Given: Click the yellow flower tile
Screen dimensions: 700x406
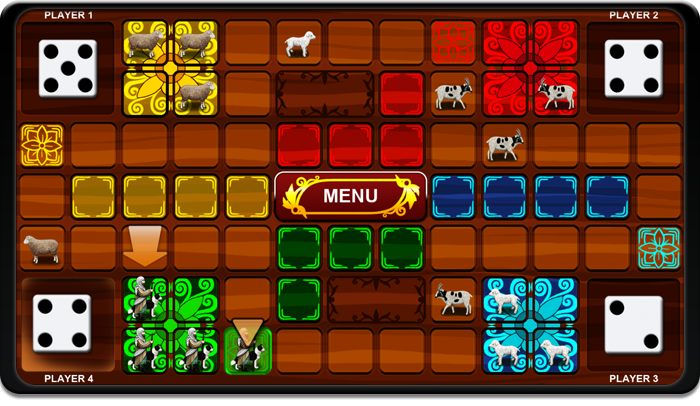Looking at the screenshot, I should pyautogui.click(x=42, y=145).
